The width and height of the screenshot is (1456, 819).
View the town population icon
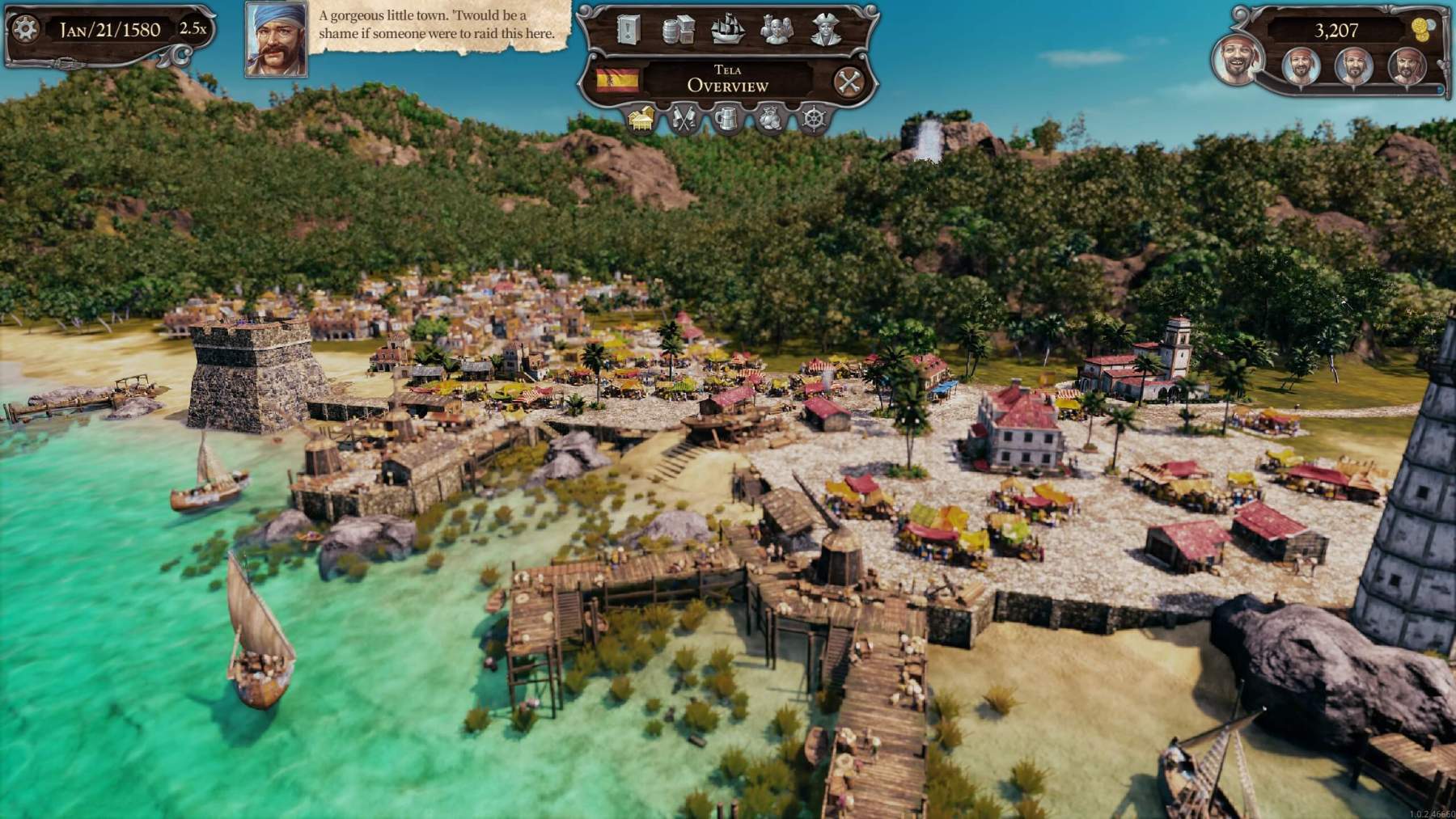click(776, 29)
